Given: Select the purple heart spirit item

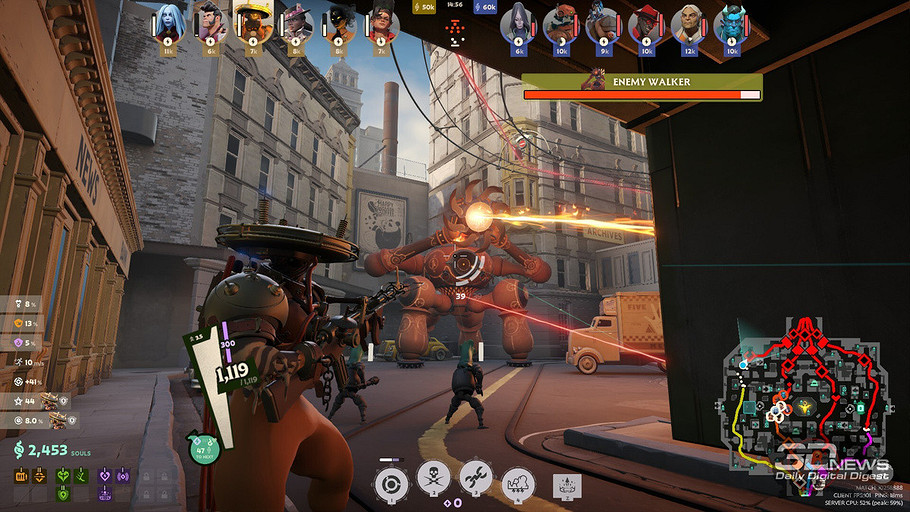Looking at the screenshot, I should coord(106,477).
